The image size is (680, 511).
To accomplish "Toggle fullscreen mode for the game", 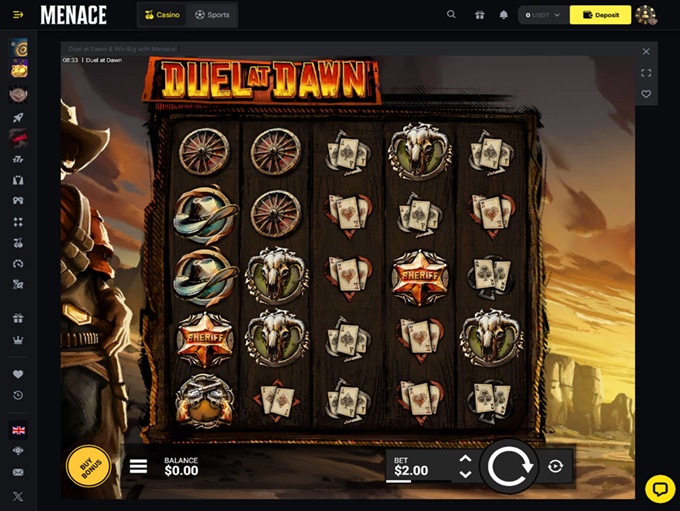I will (x=646, y=73).
